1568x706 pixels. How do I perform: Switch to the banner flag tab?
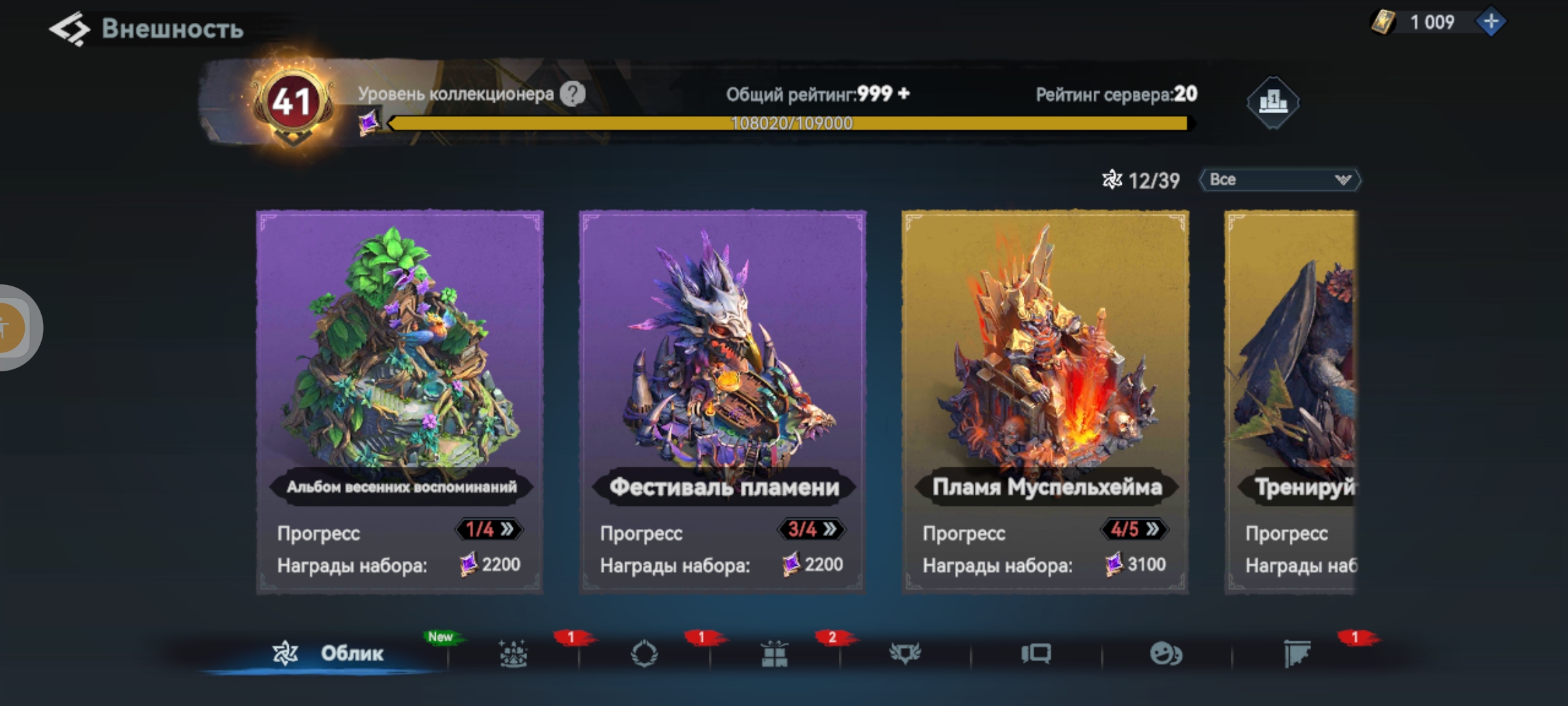pyautogui.click(x=1297, y=653)
